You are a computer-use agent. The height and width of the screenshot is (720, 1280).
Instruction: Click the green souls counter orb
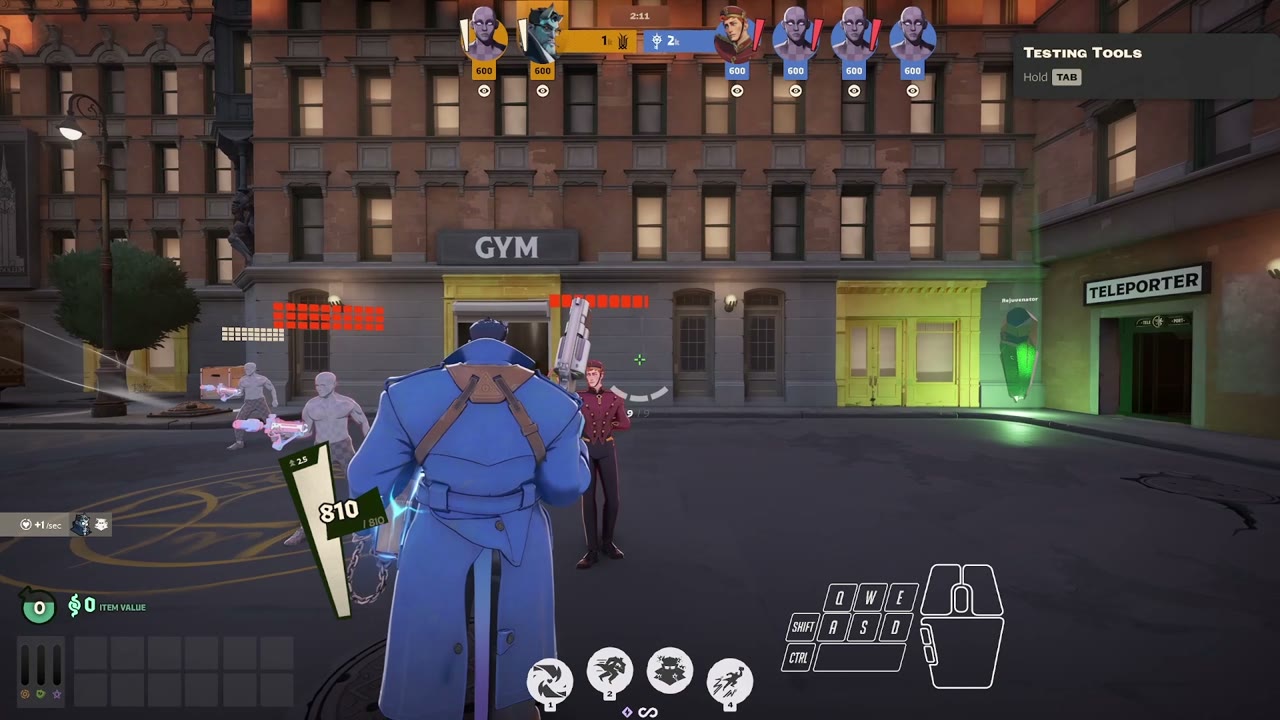[x=38, y=606]
